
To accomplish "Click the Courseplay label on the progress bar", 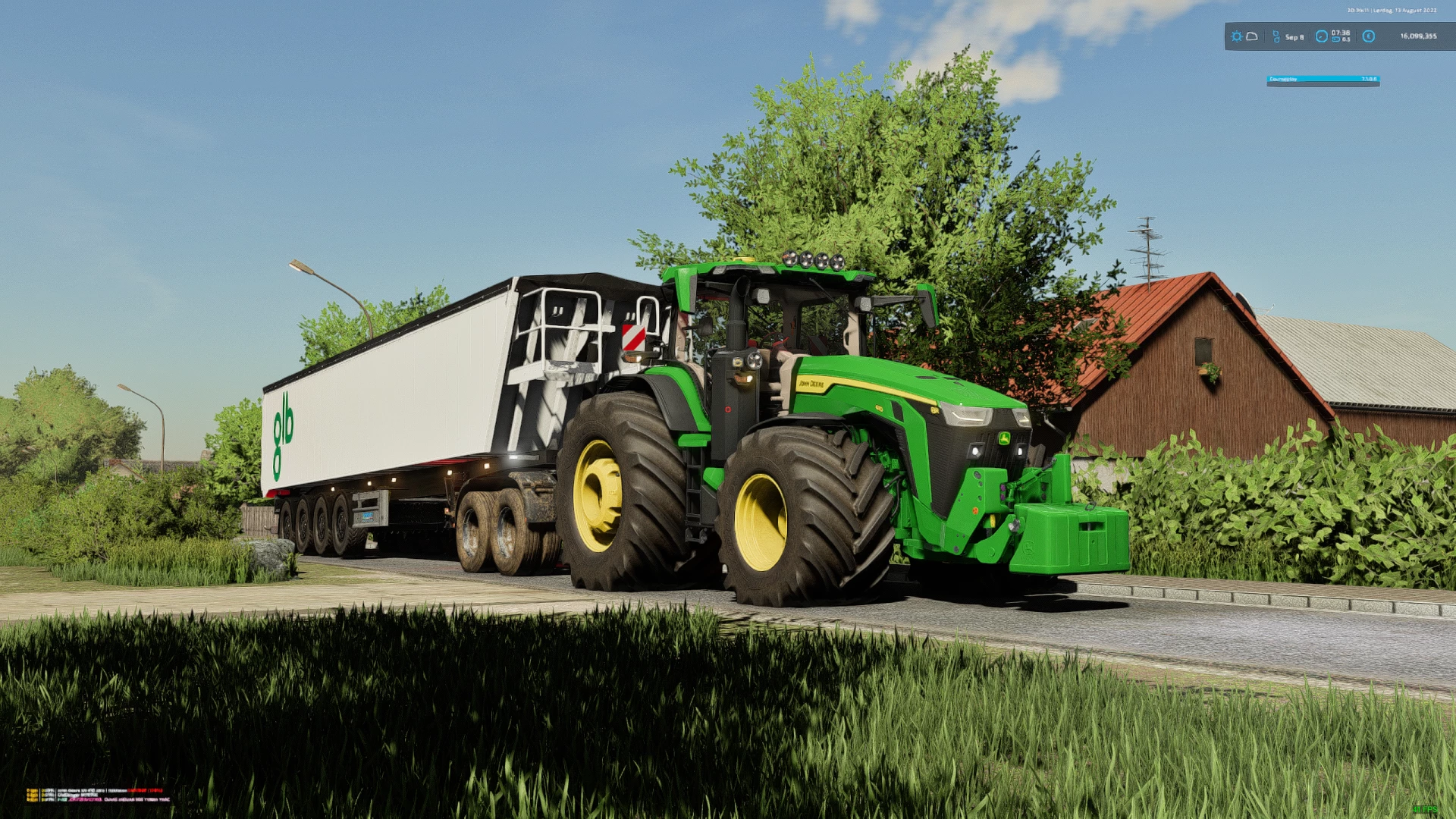I will 1283,80.
